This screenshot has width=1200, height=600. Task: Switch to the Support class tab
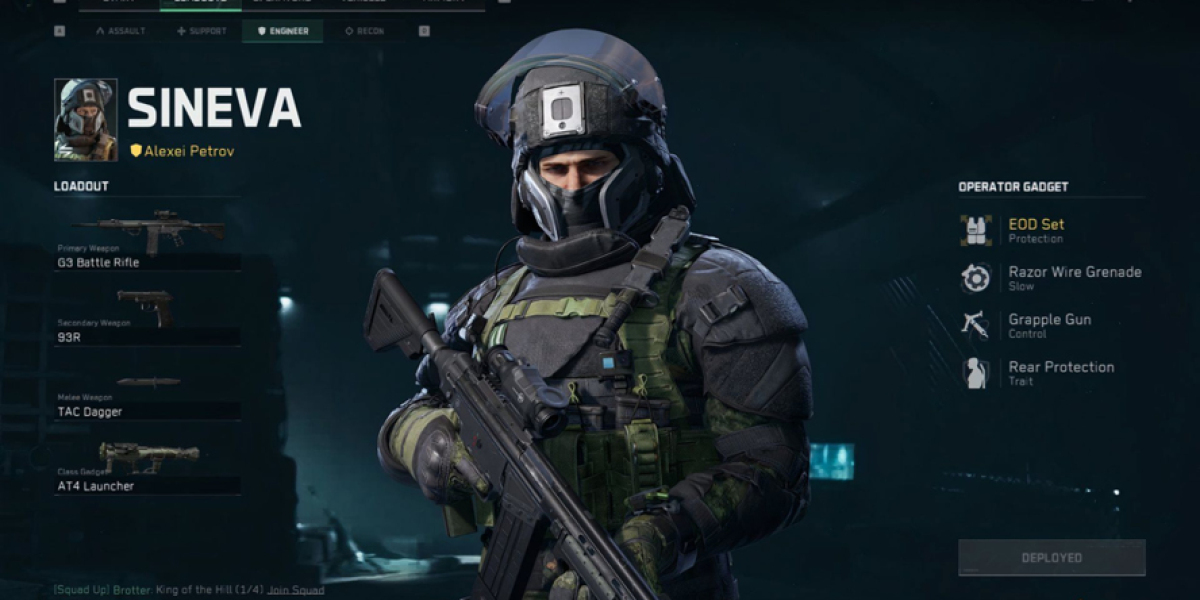201,31
